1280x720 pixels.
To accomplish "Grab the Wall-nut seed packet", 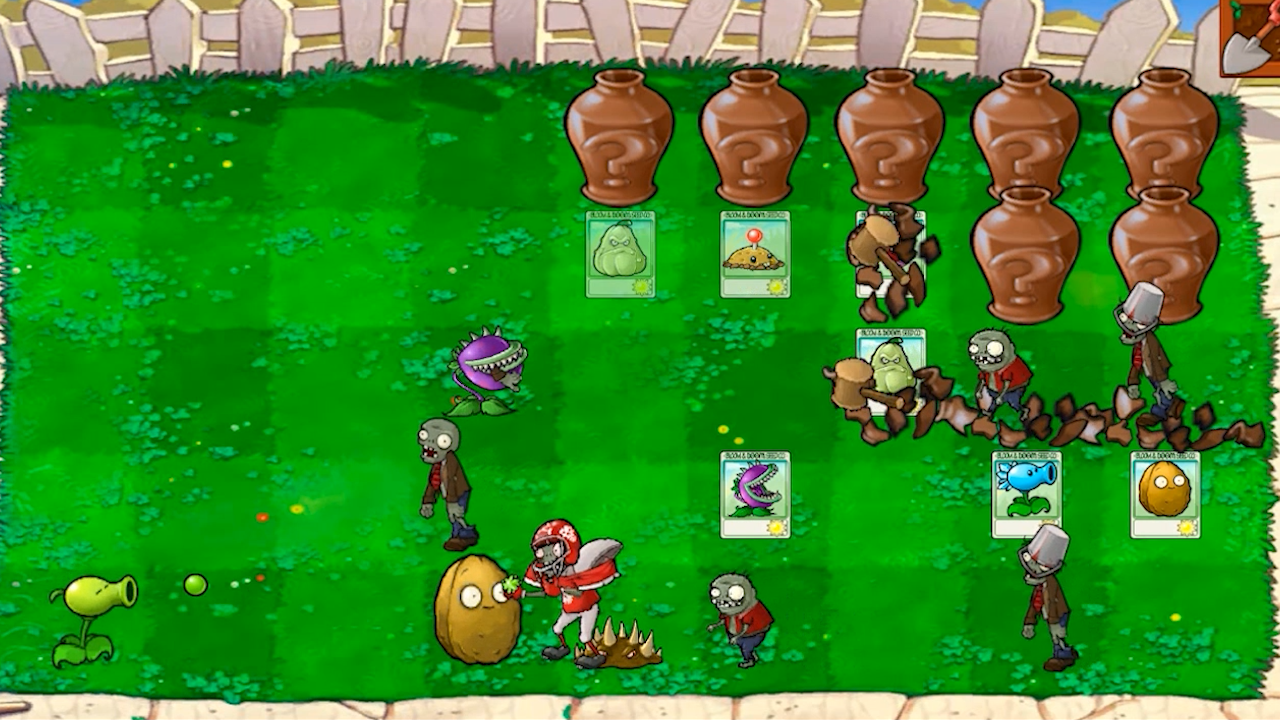I will [x=1165, y=495].
